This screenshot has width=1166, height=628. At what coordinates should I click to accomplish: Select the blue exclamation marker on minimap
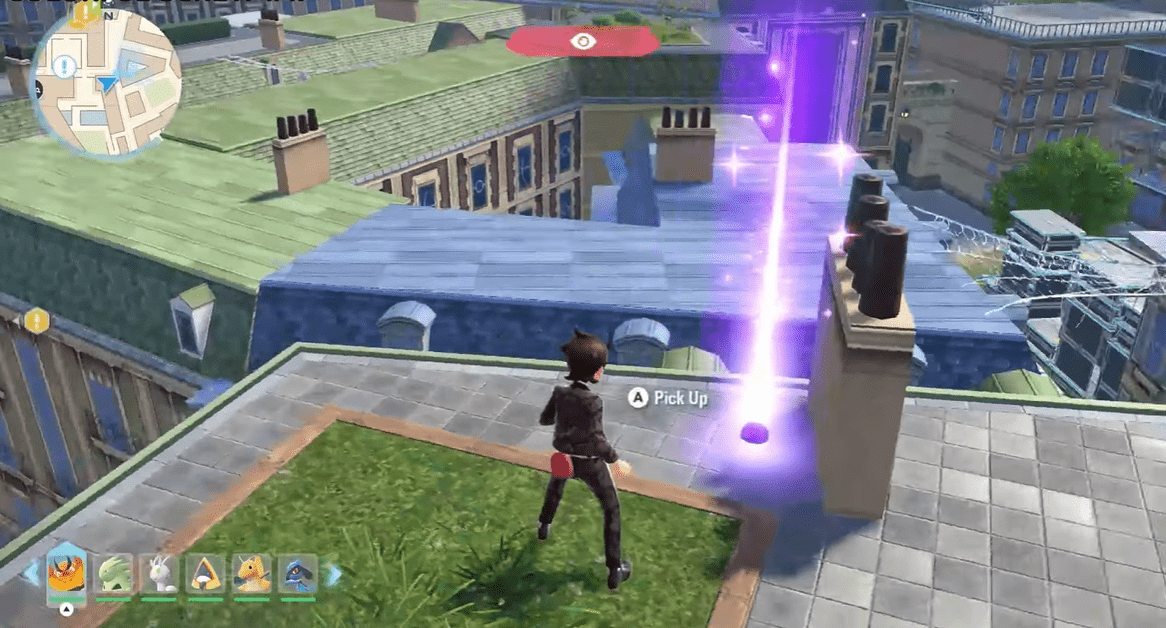click(65, 67)
